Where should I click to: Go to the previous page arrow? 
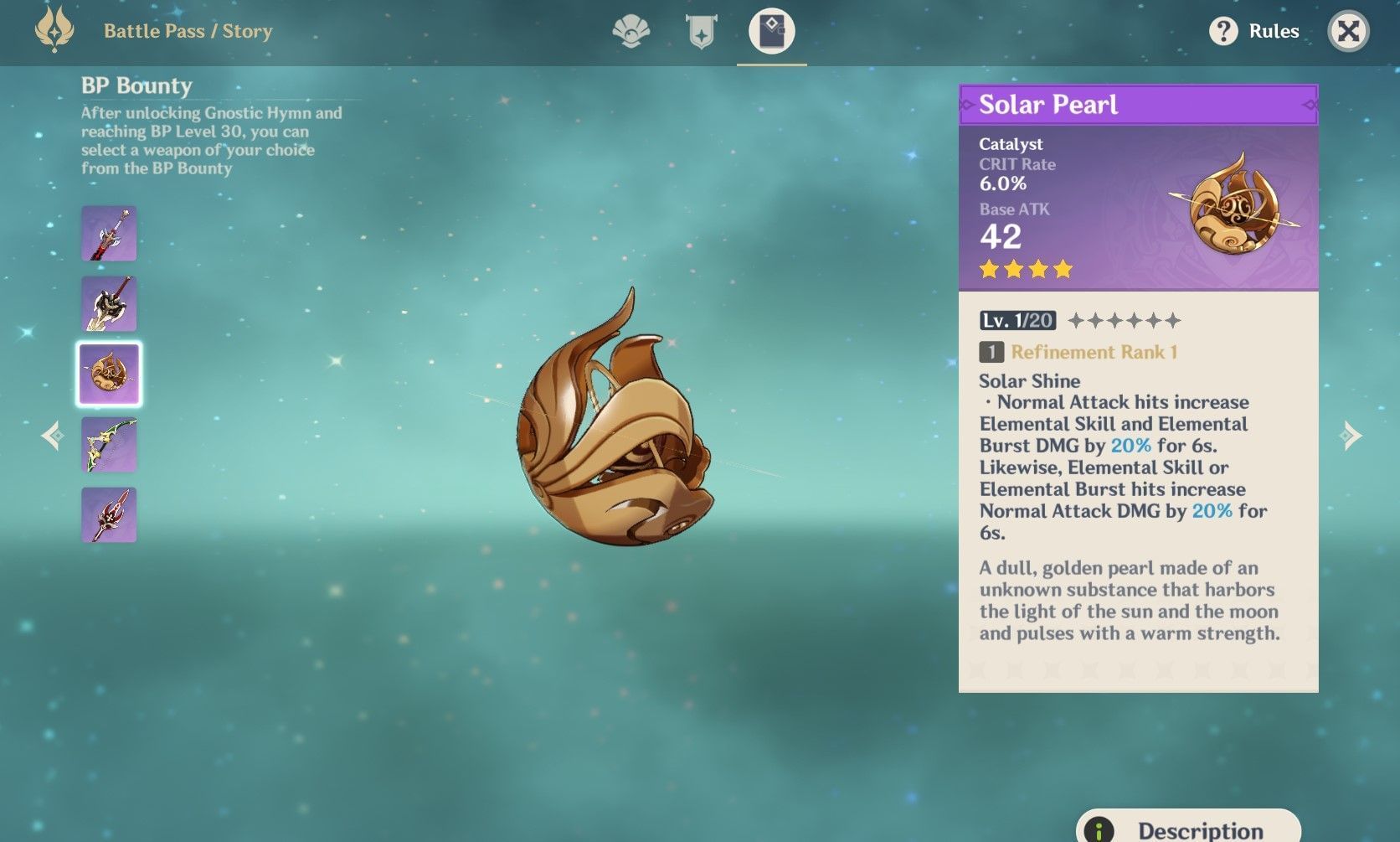(53, 436)
